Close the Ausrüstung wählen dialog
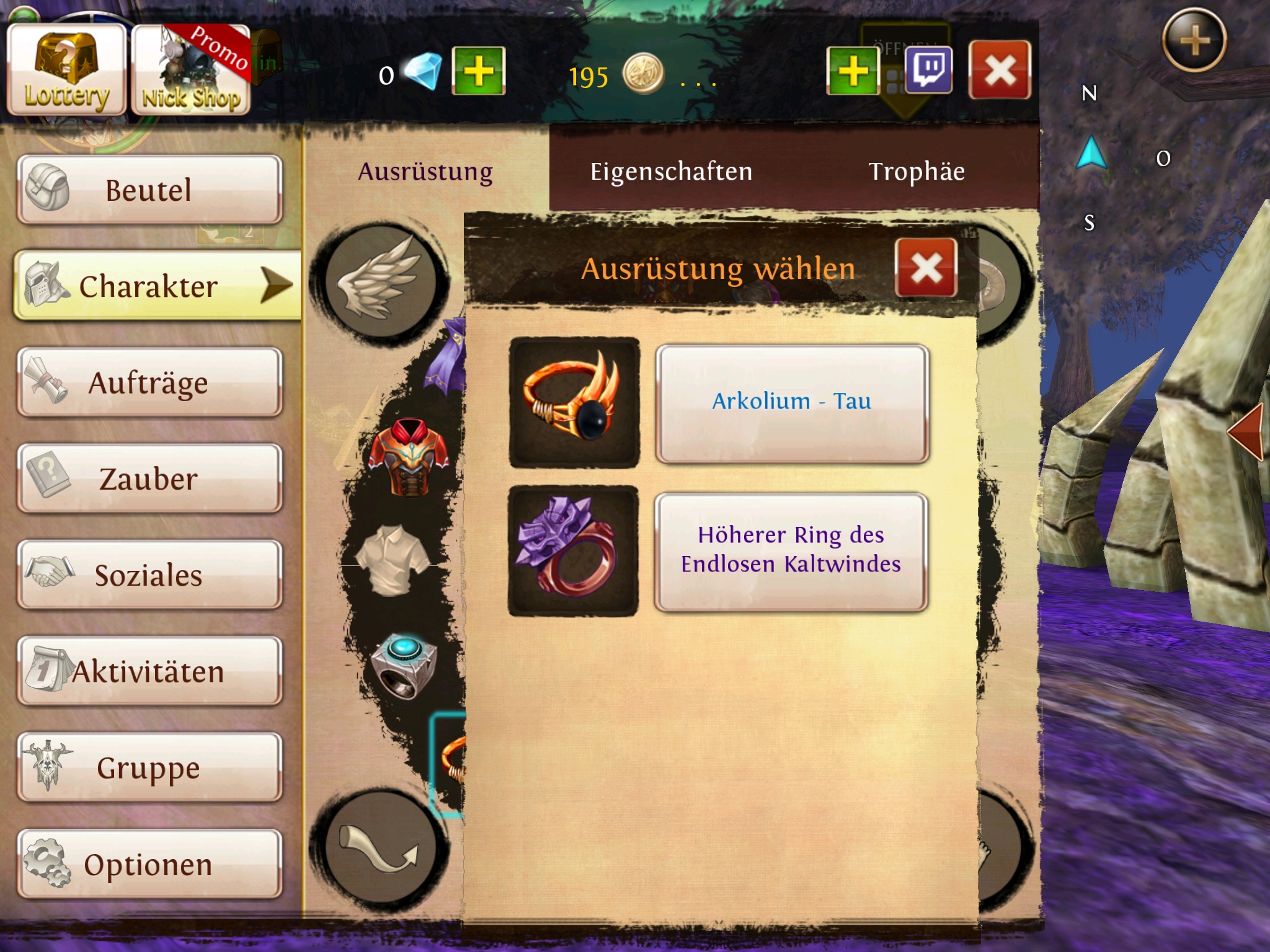The image size is (1270, 952). tap(926, 268)
